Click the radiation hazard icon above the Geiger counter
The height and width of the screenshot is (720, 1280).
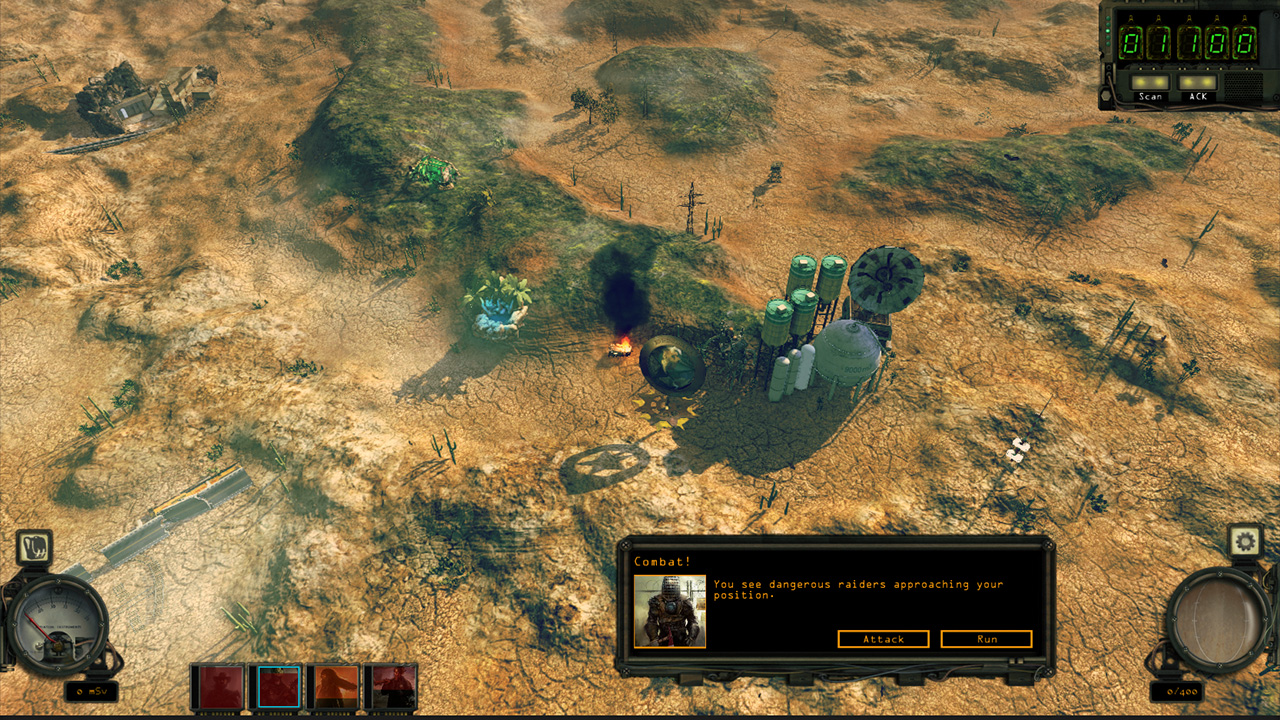pos(33,546)
